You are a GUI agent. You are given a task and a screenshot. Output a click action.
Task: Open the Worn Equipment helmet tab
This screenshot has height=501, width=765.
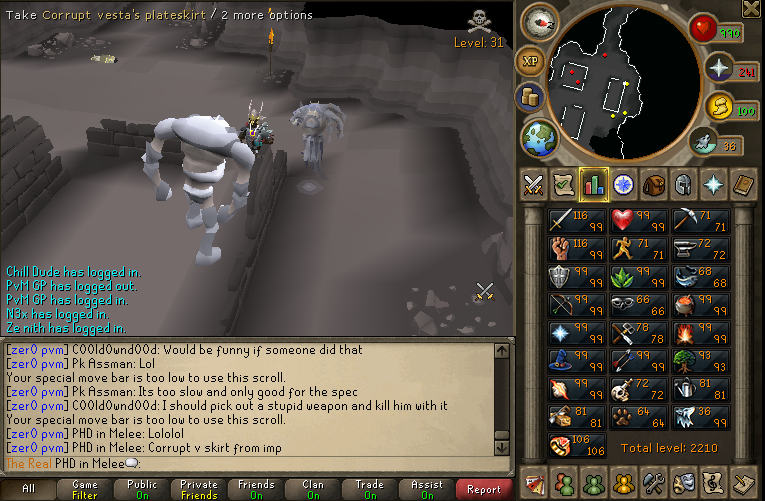point(684,184)
